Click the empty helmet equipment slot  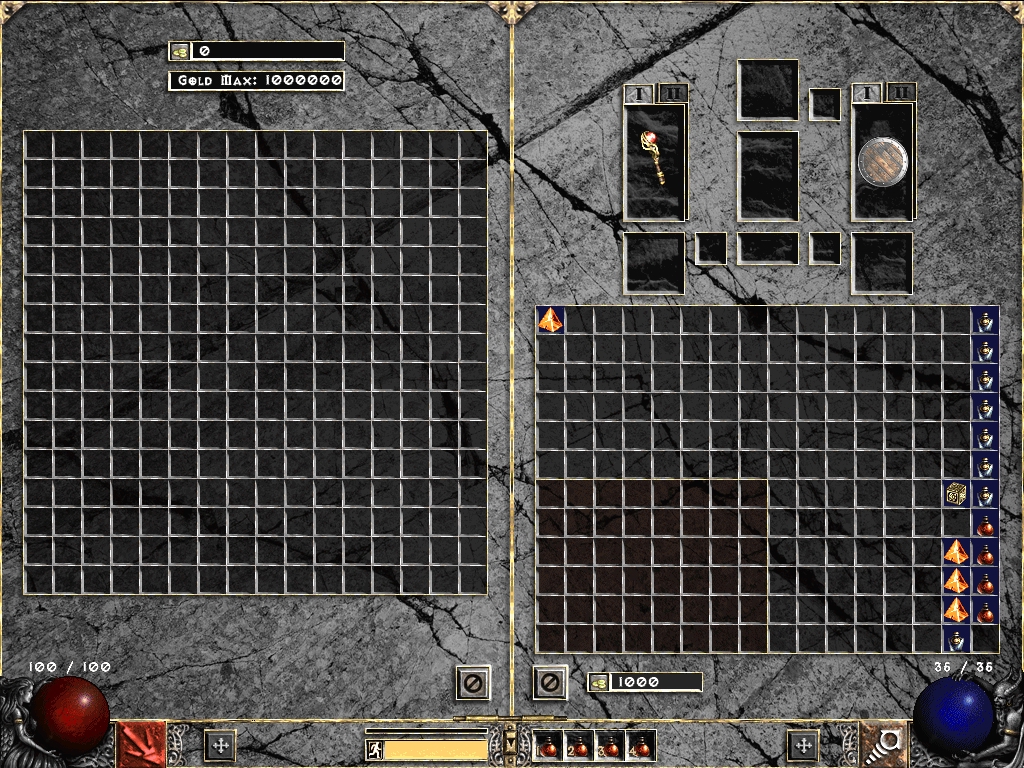768,90
